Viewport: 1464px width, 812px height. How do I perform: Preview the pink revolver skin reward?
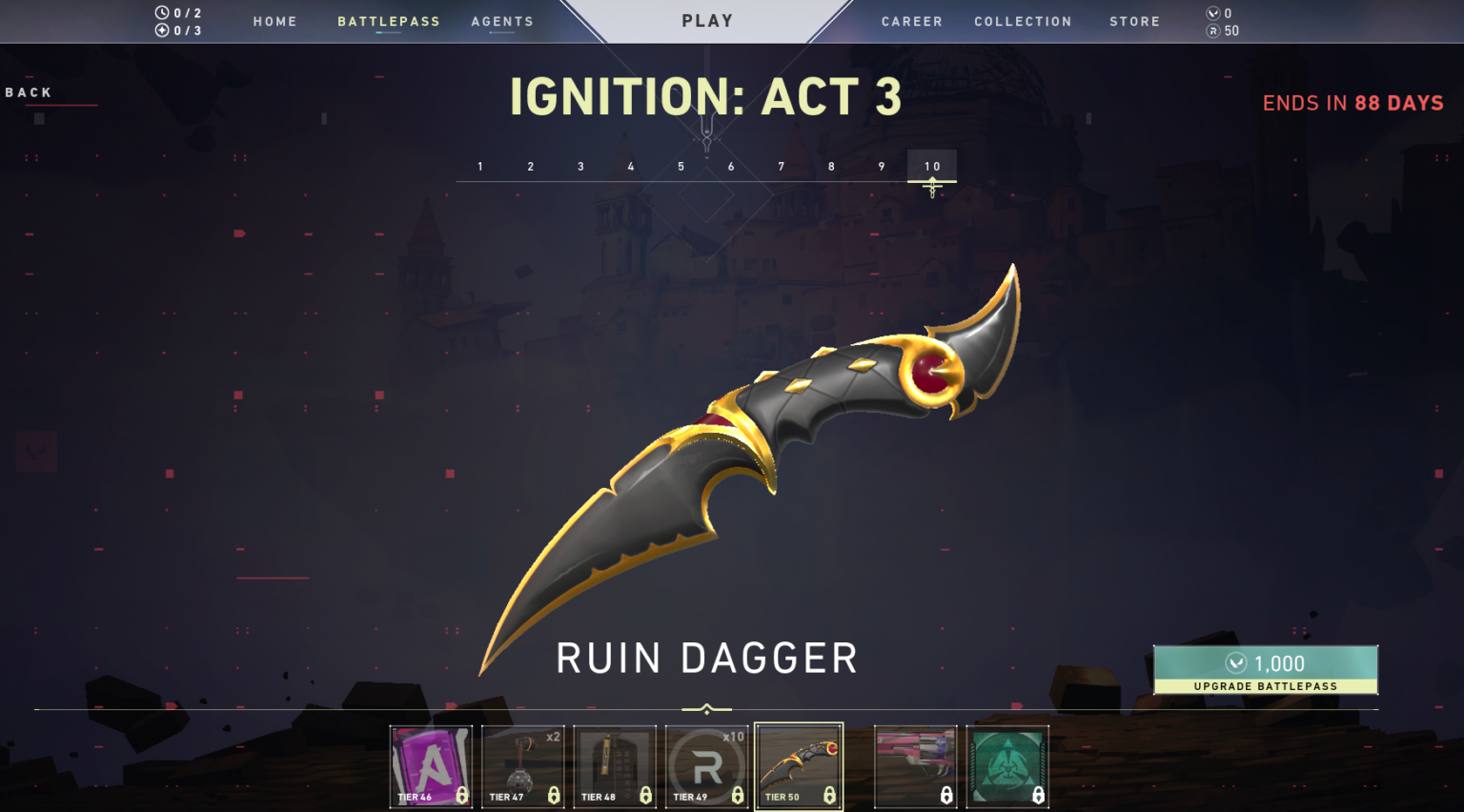point(915,767)
